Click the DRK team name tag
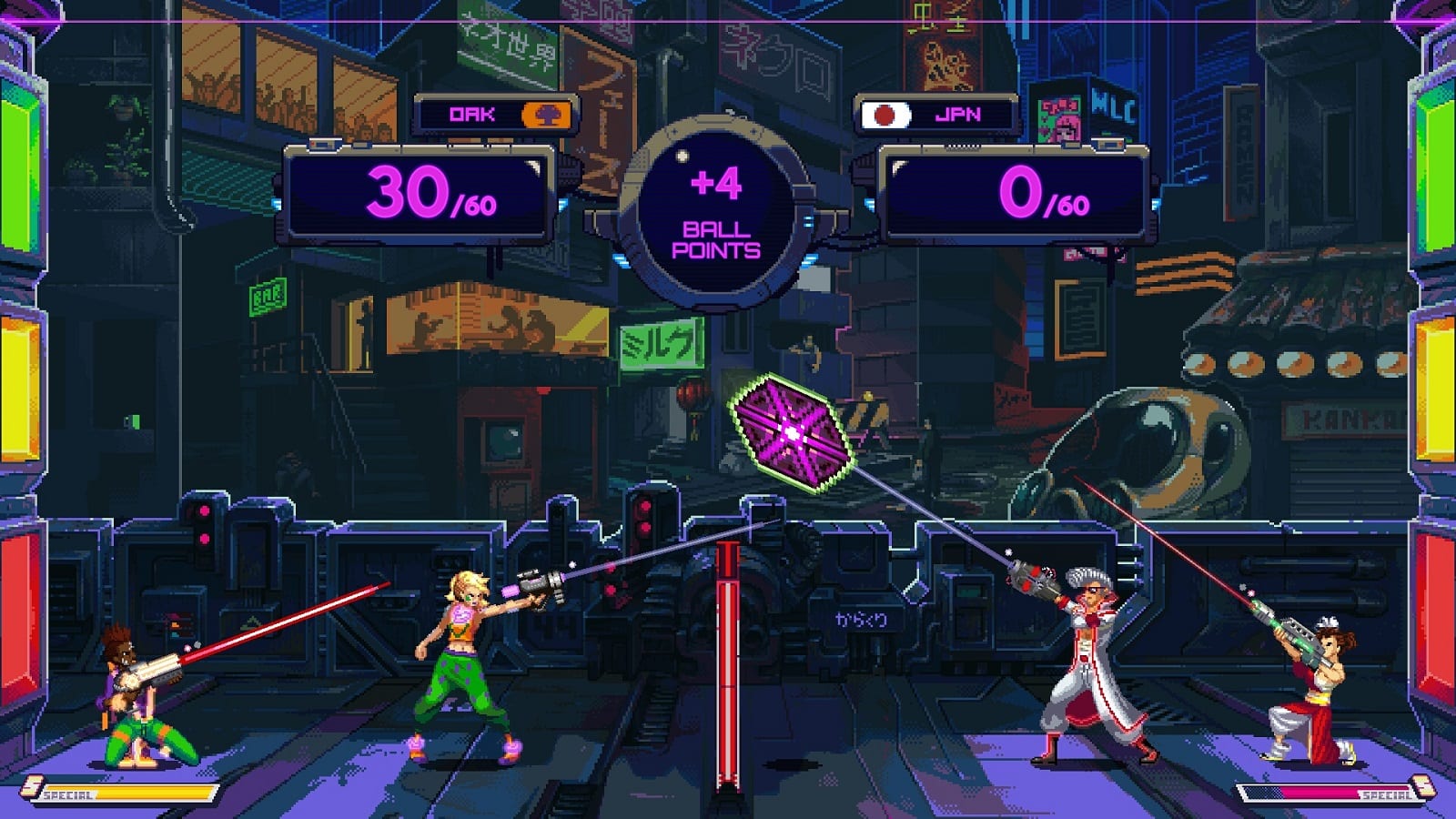Viewport: 1456px width, 819px height. coord(472,115)
